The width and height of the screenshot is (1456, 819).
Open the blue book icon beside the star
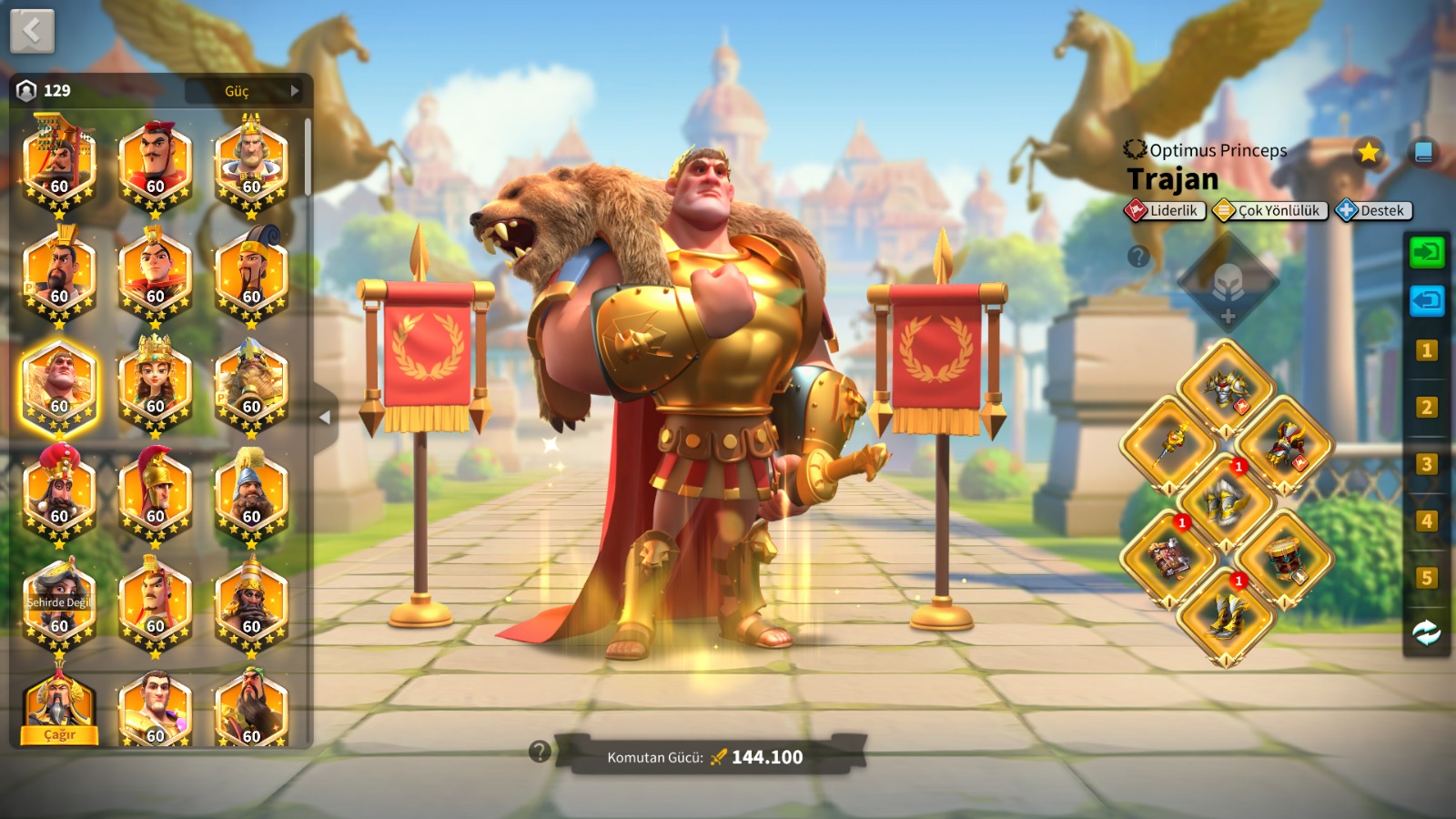pyautogui.click(x=1423, y=152)
